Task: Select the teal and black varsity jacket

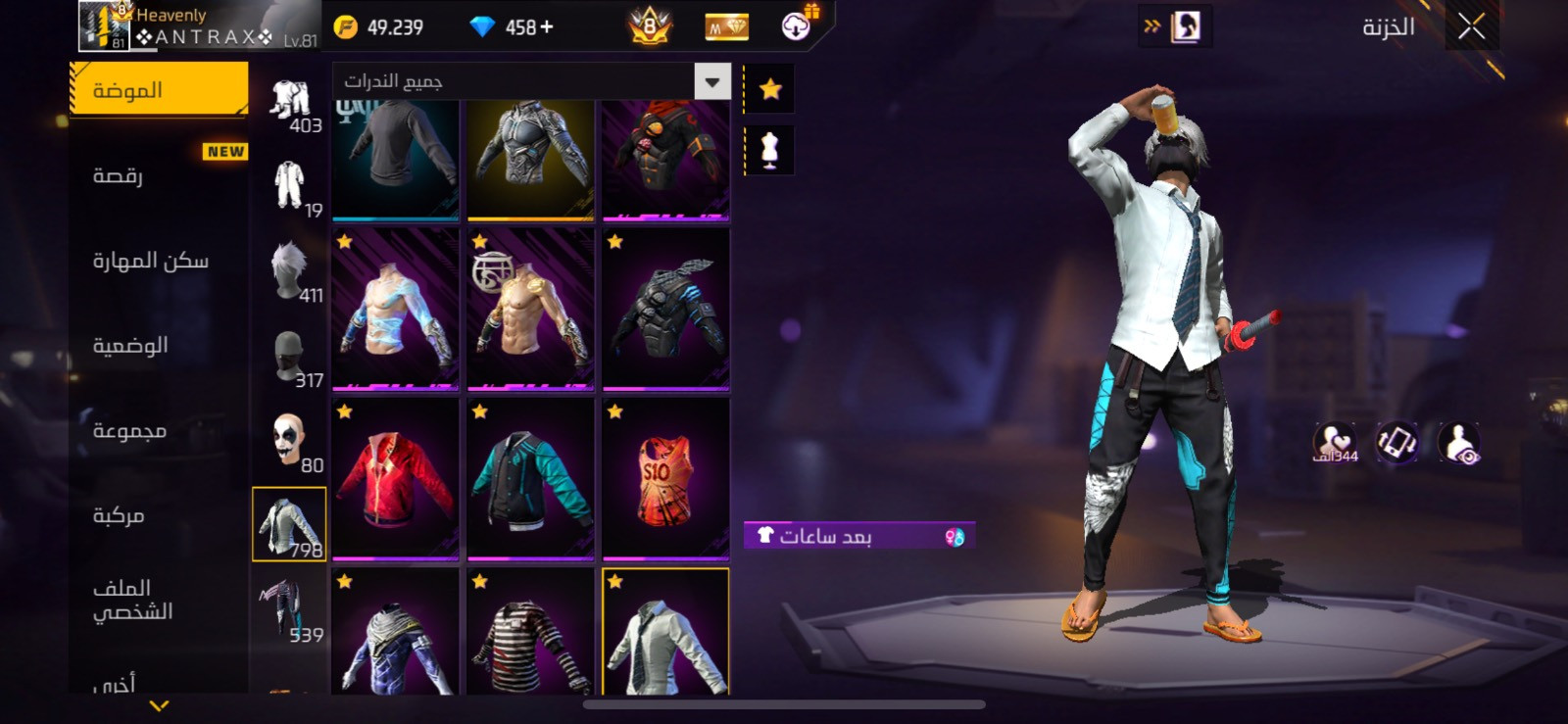Action: (x=531, y=479)
